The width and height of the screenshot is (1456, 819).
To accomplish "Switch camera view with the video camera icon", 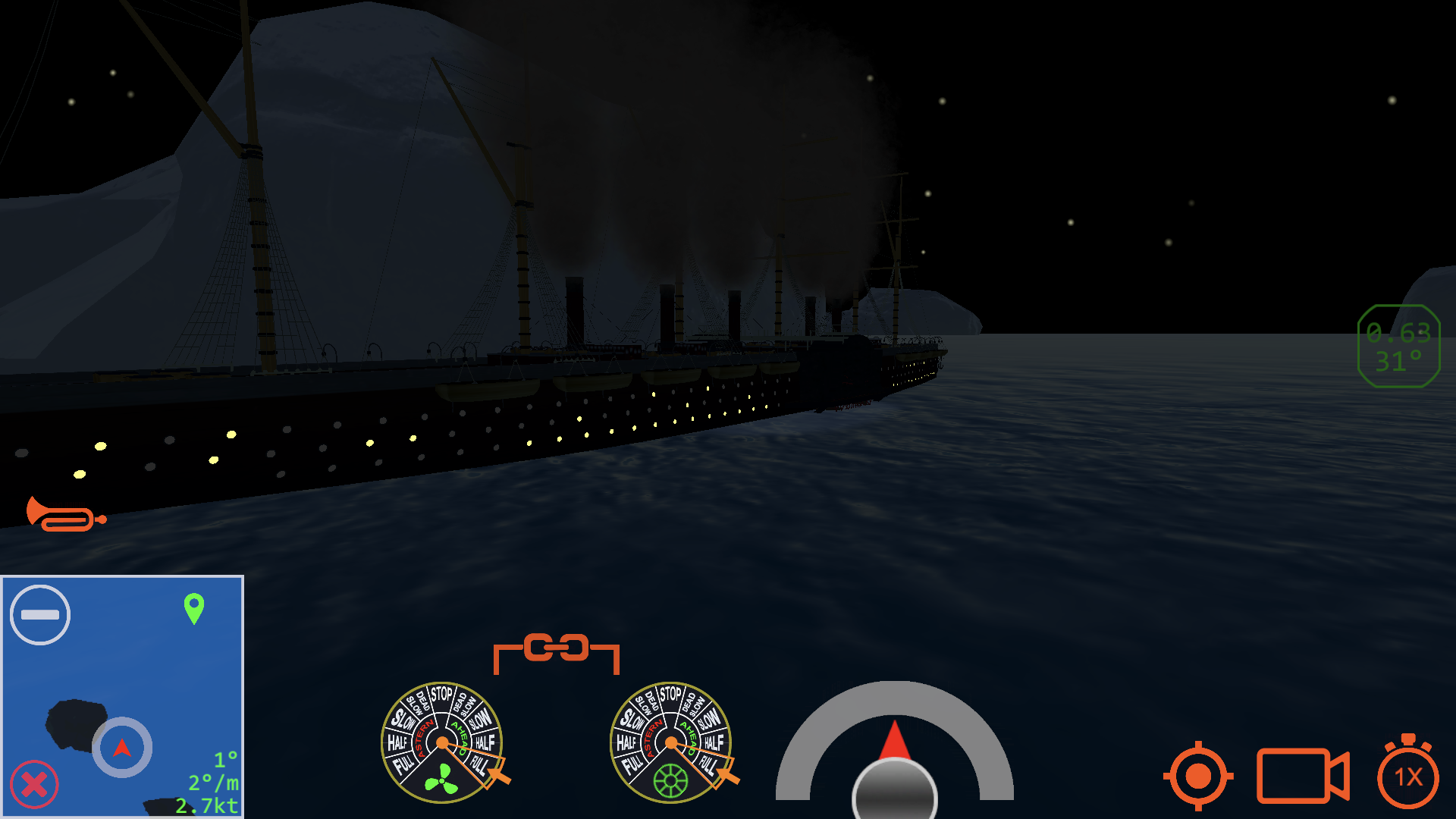I will [1303, 777].
